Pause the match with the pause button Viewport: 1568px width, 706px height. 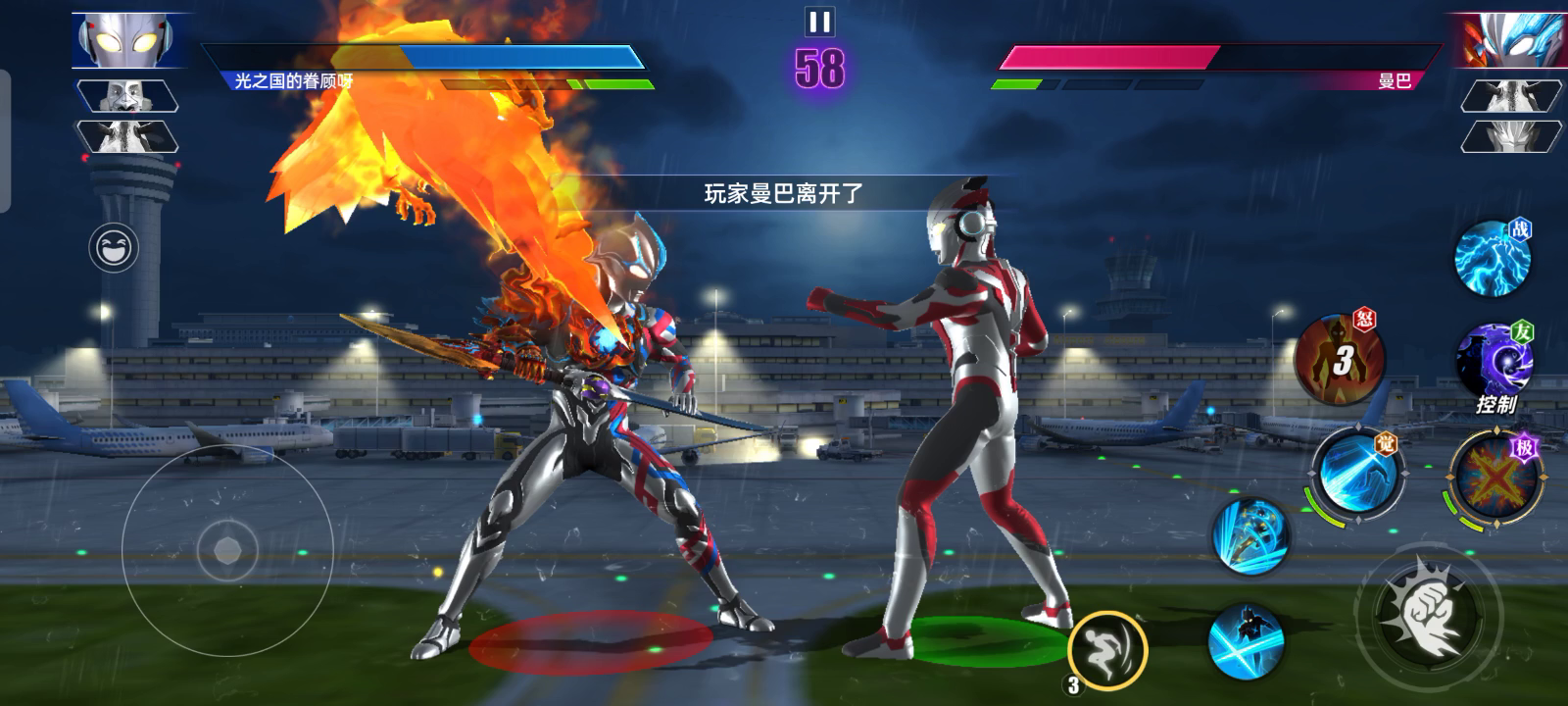pos(819,22)
